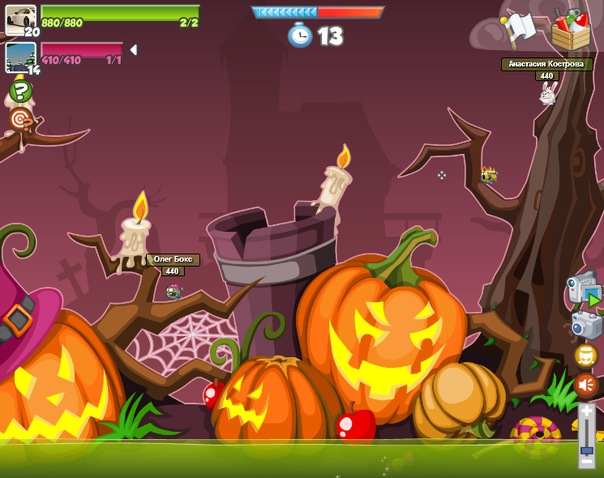Take a screenshot with the photo camera
604x478 pixels.
(x=585, y=325)
